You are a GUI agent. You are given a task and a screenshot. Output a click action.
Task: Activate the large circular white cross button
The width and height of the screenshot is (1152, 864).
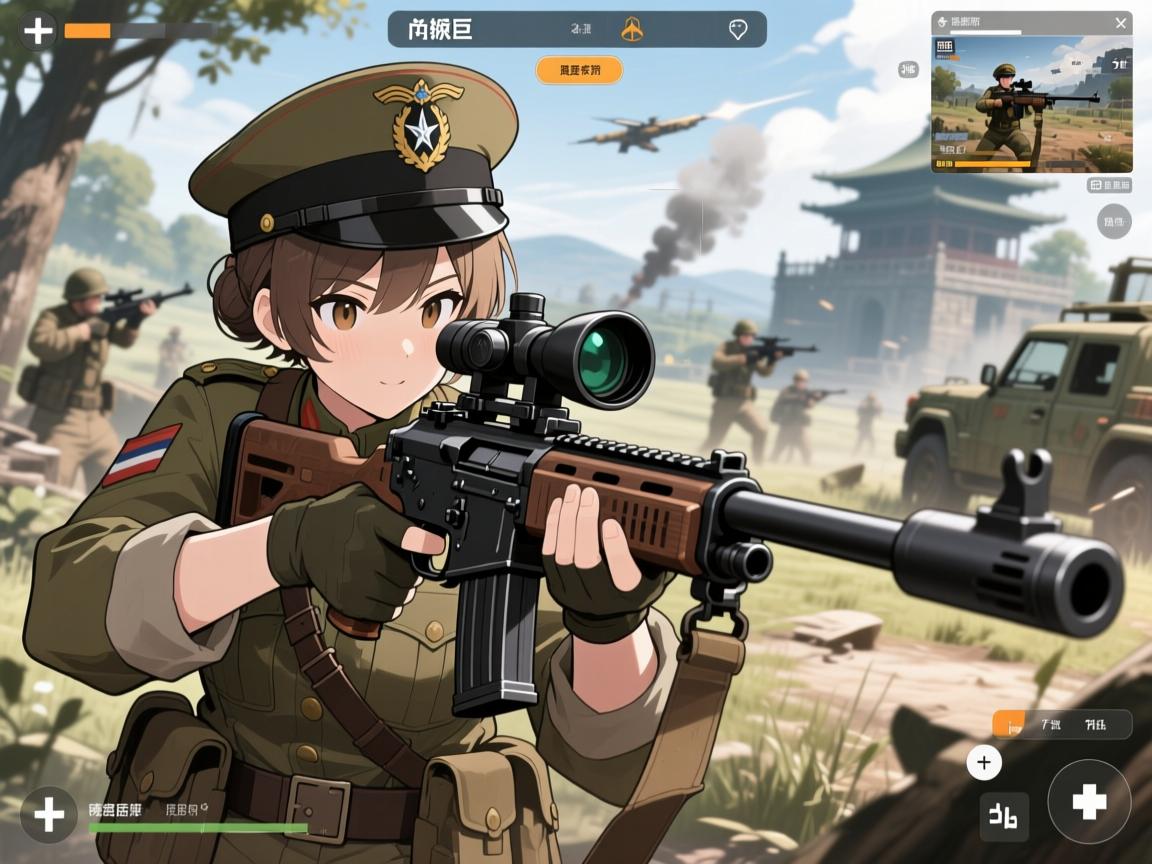1089,802
